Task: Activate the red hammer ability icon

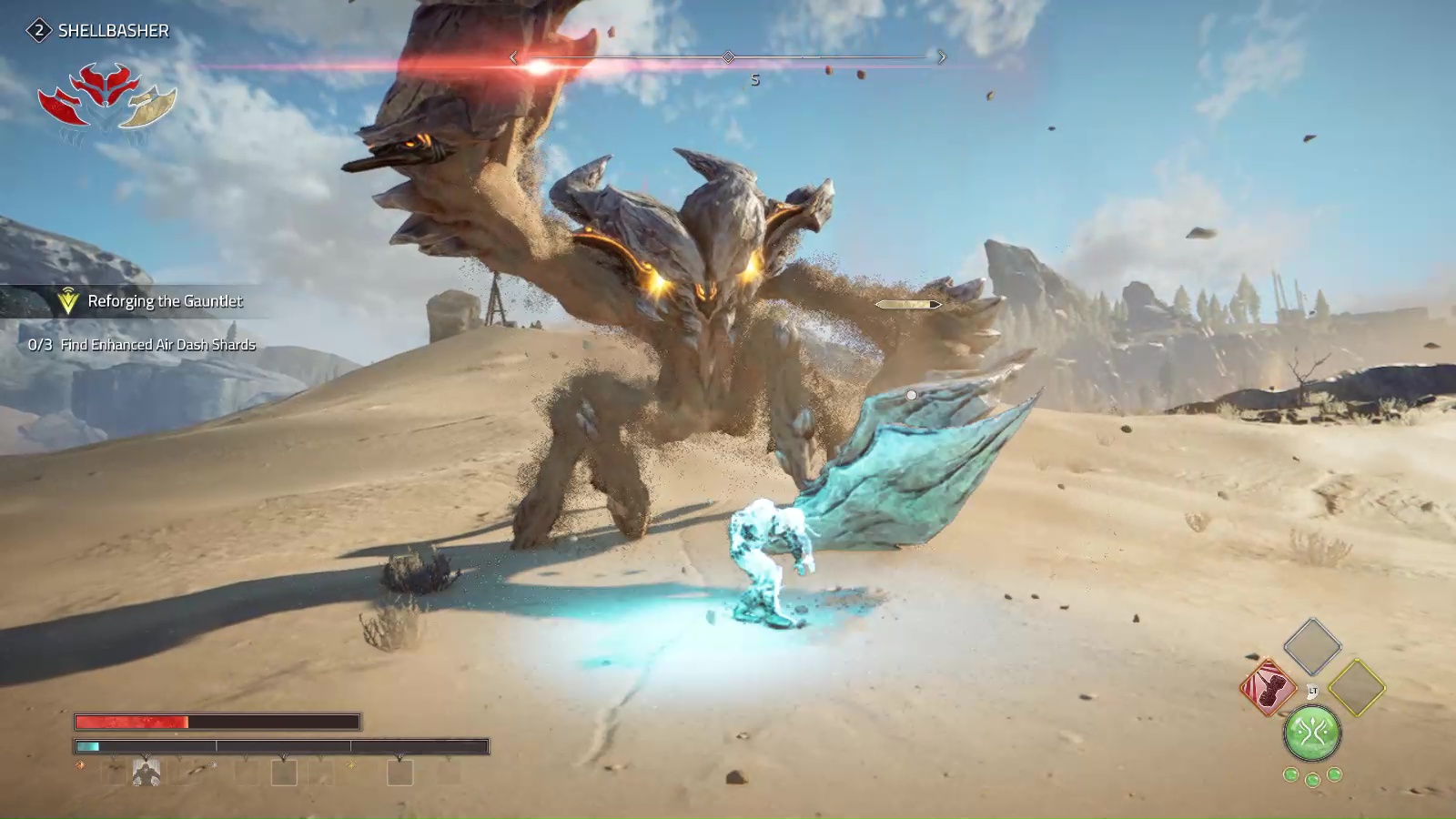Action: pos(1268,688)
